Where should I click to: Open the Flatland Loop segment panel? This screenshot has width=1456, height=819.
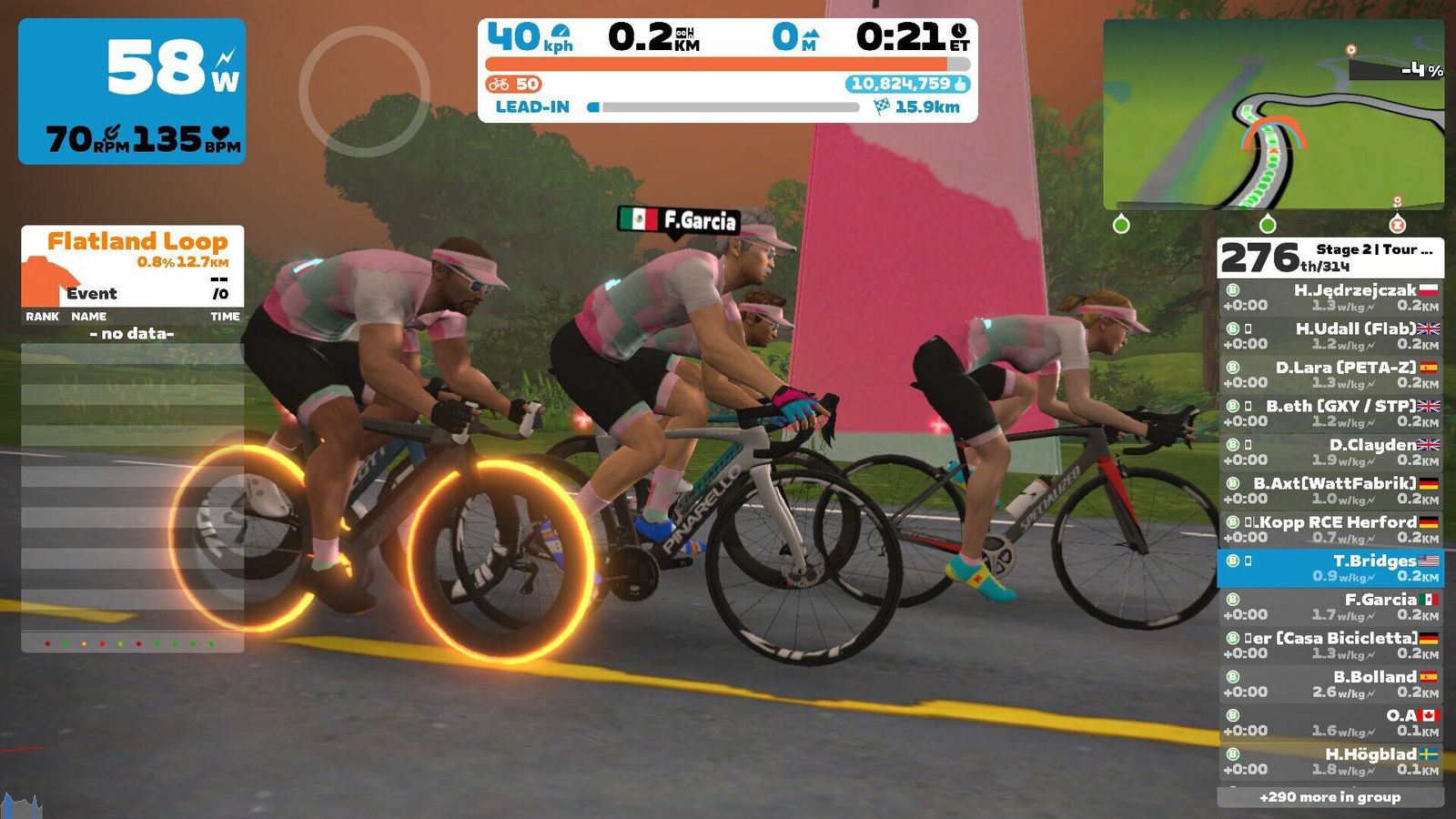[133, 266]
